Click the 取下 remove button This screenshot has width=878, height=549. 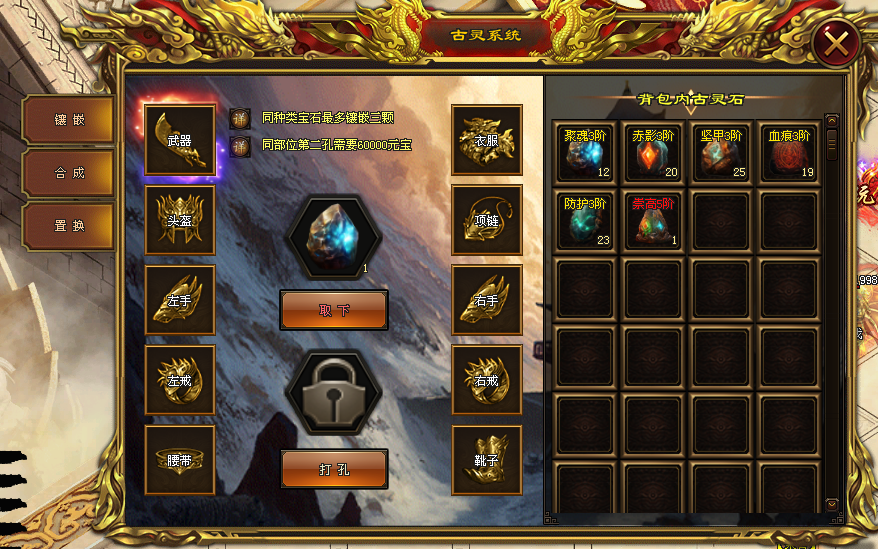[x=334, y=310]
